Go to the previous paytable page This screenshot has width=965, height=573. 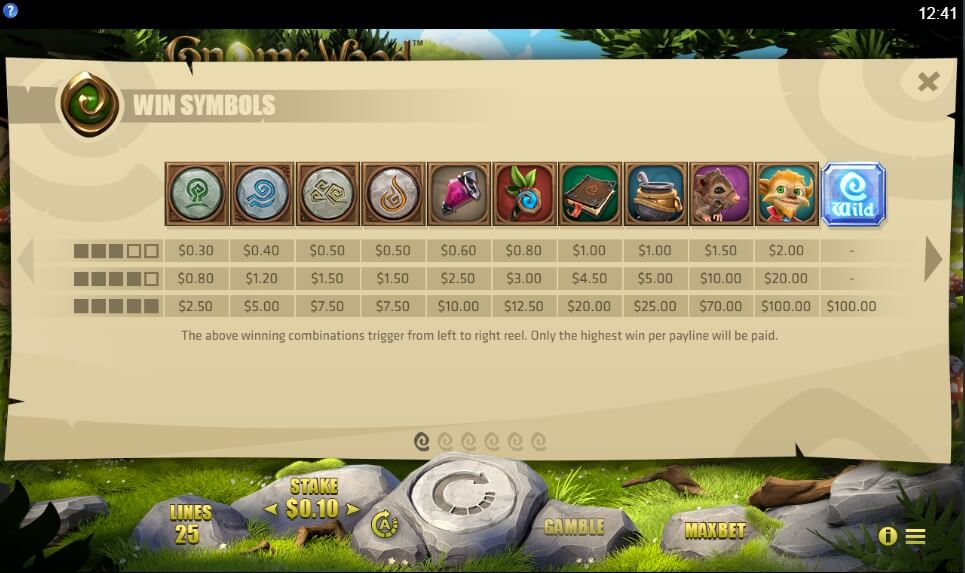pyautogui.click(x=25, y=259)
